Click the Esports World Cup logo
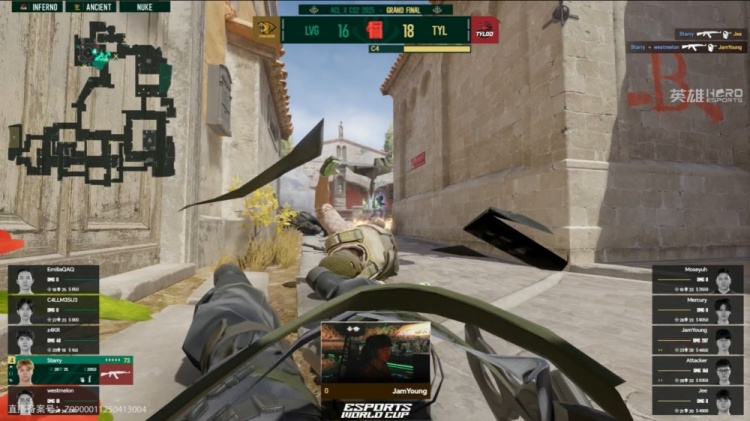This screenshot has height=421, width=750. click(375, 410)
